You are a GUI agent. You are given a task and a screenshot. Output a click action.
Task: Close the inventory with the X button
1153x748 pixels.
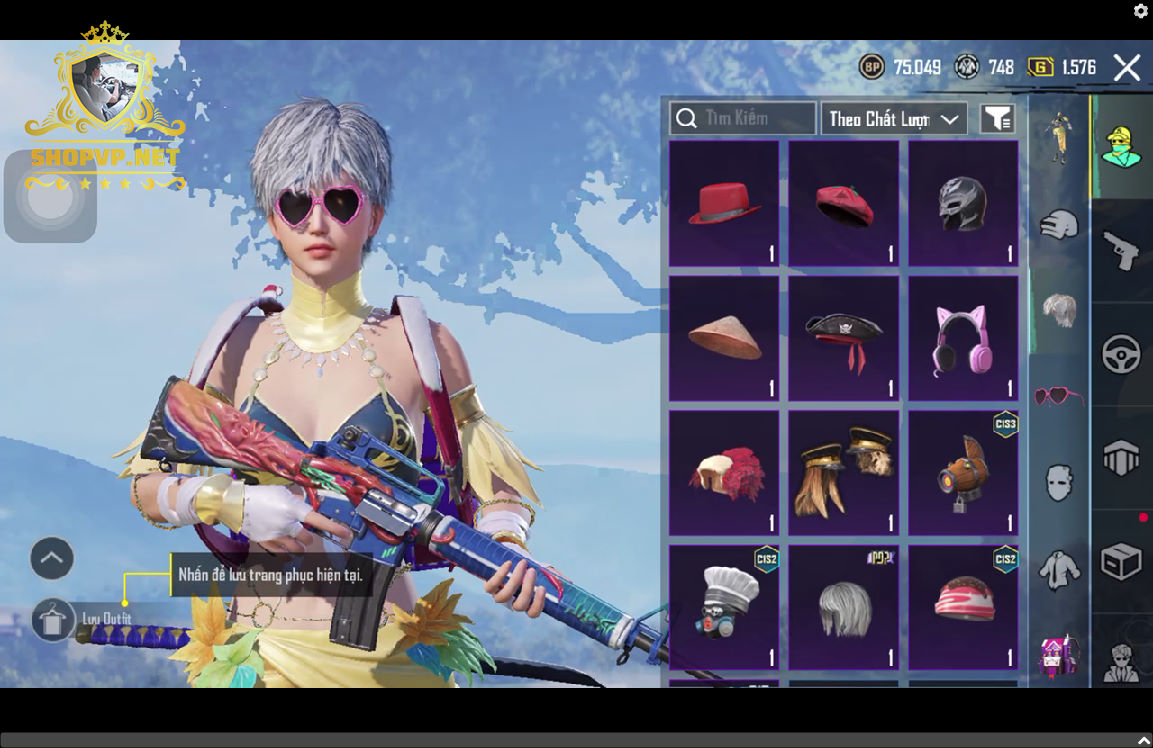(x=1127, y=67)
